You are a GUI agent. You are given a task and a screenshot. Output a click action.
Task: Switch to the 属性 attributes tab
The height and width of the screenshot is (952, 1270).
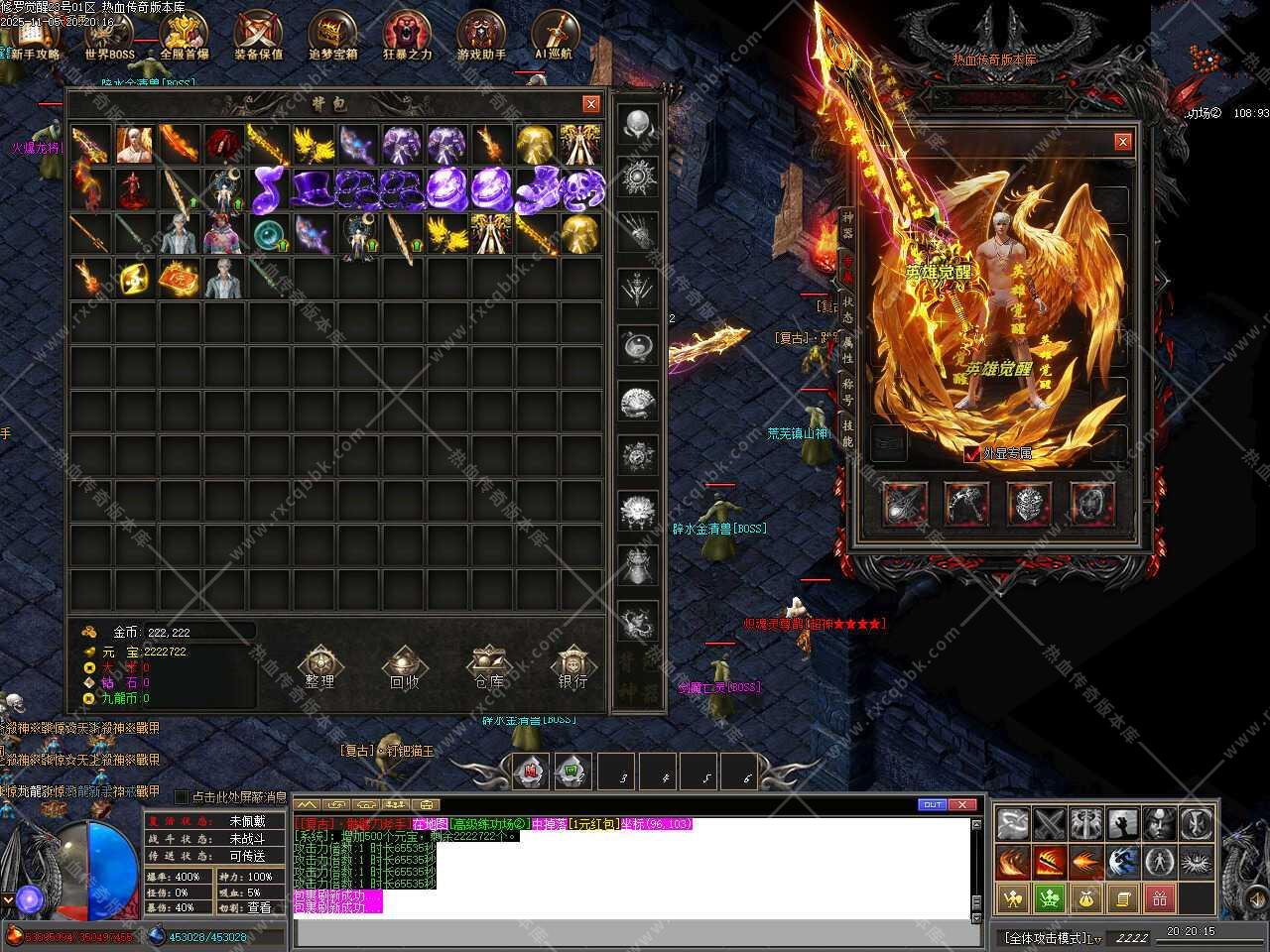pos(847,349)
